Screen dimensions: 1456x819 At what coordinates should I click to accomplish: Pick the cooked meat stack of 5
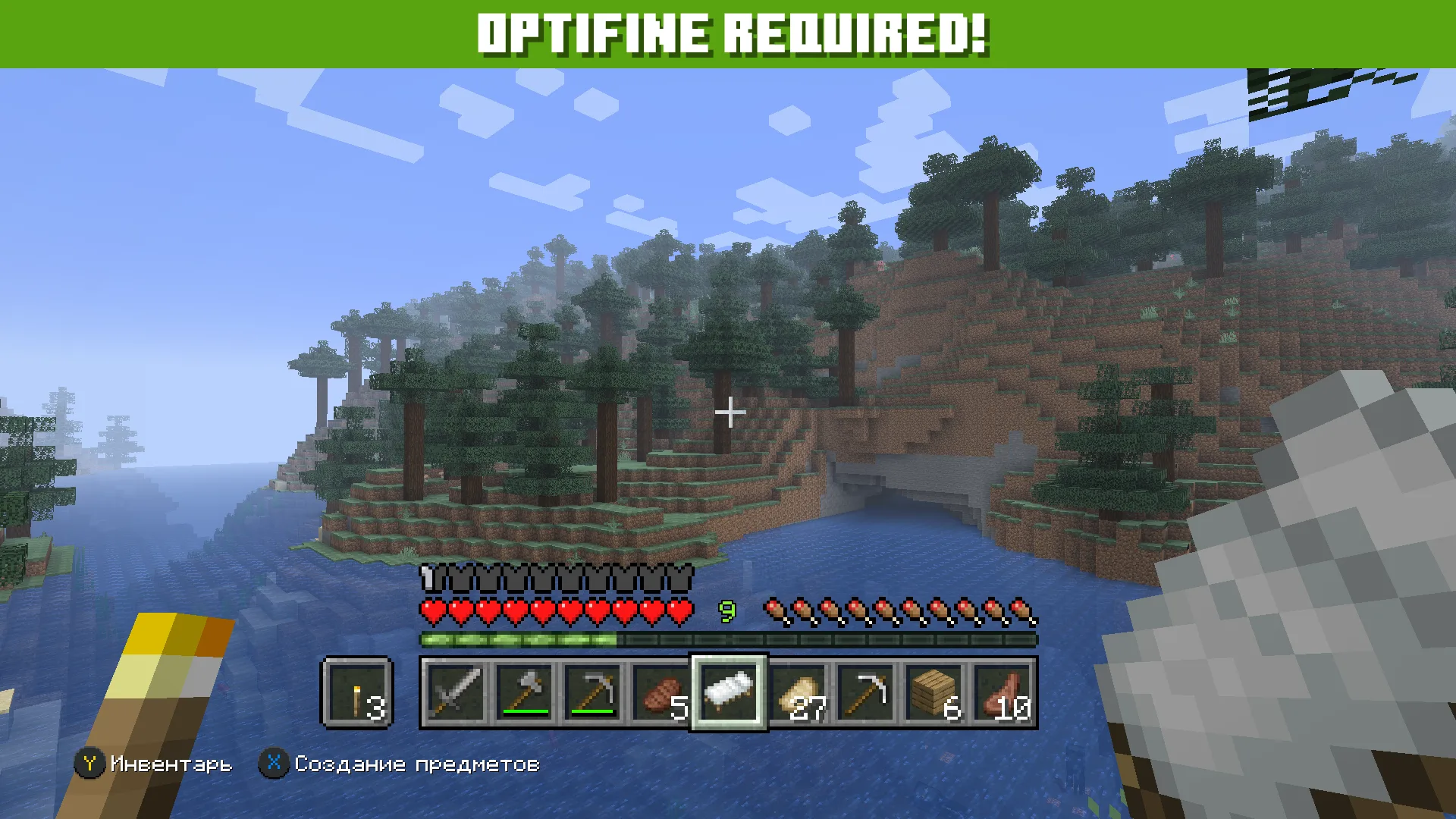tap(661, 693)
